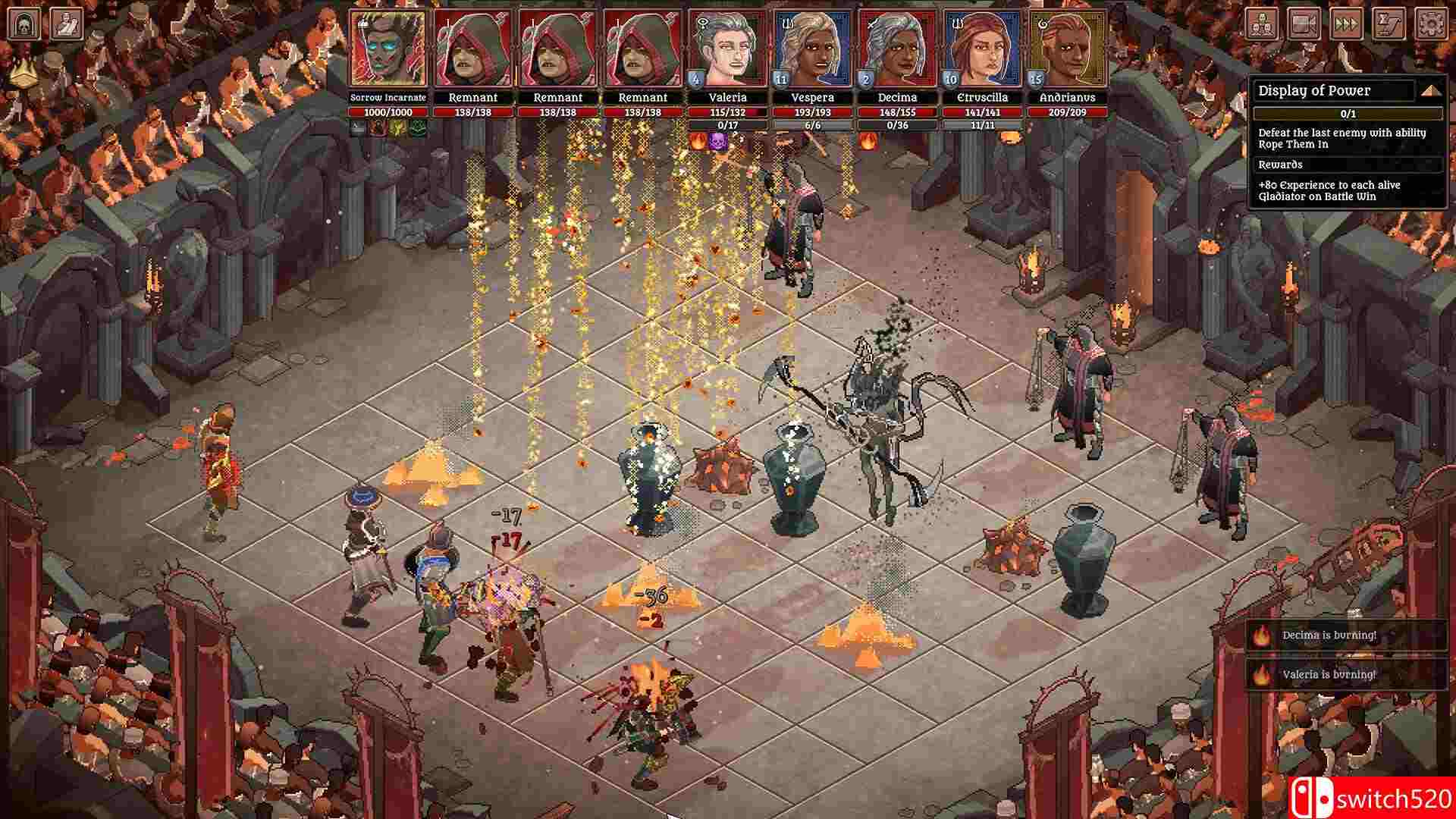Toggle fast-forward battle speed icon

1346,24
